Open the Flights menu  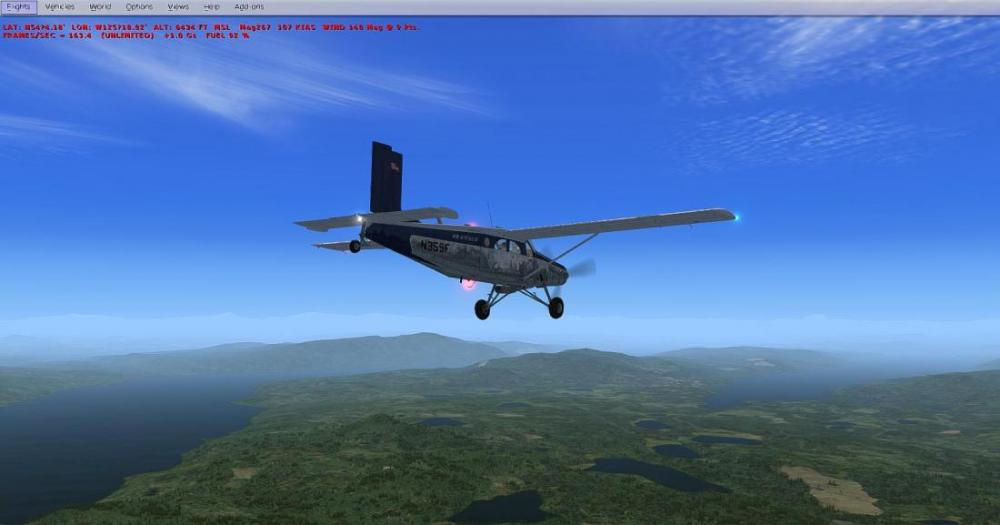pyautogui.click(x=18, y=7)
